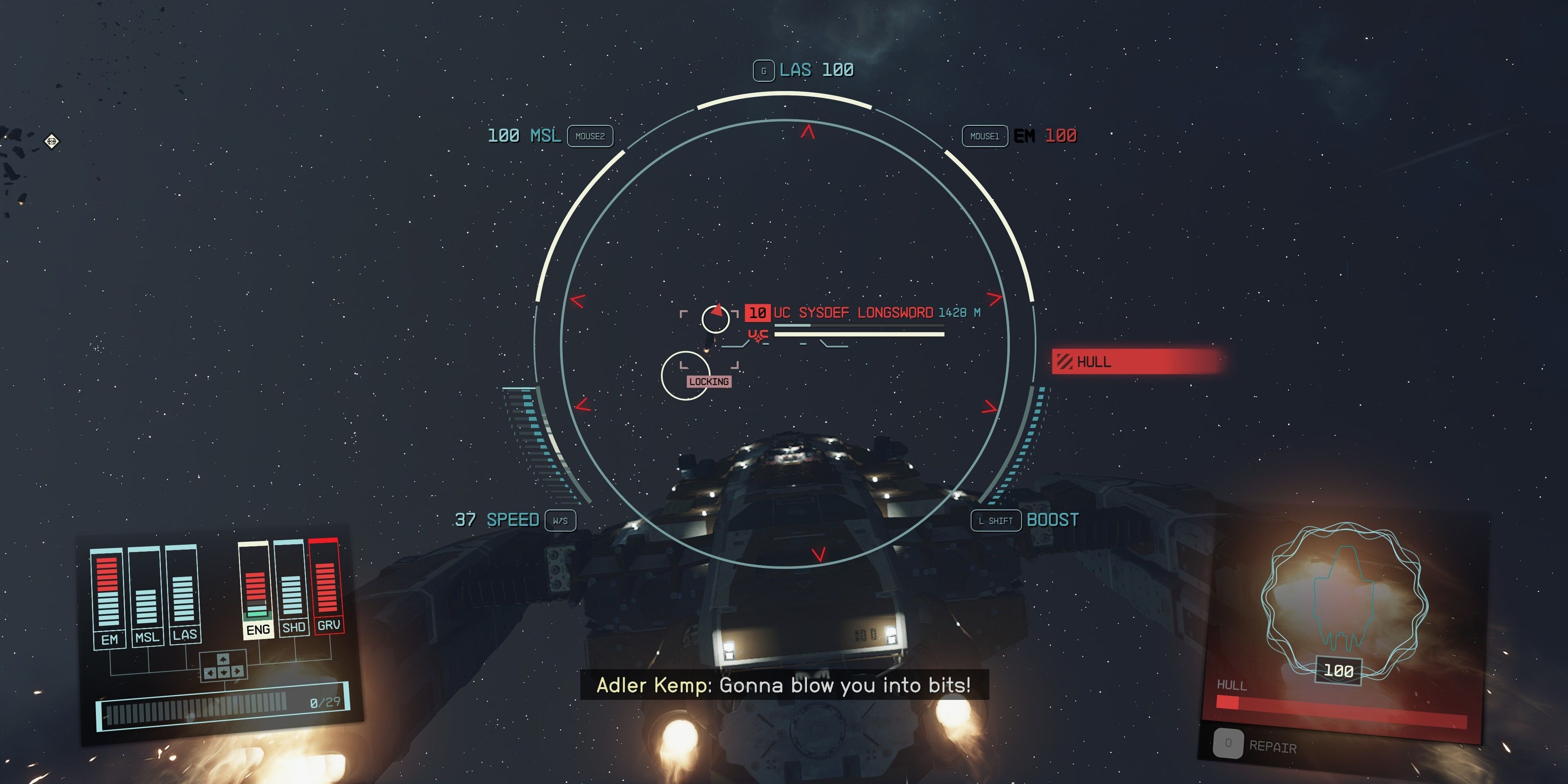The width and height of the screenshot is (1568, 784).
Task: Click the down arrow to decrease system power
Action: click(223, 672)
